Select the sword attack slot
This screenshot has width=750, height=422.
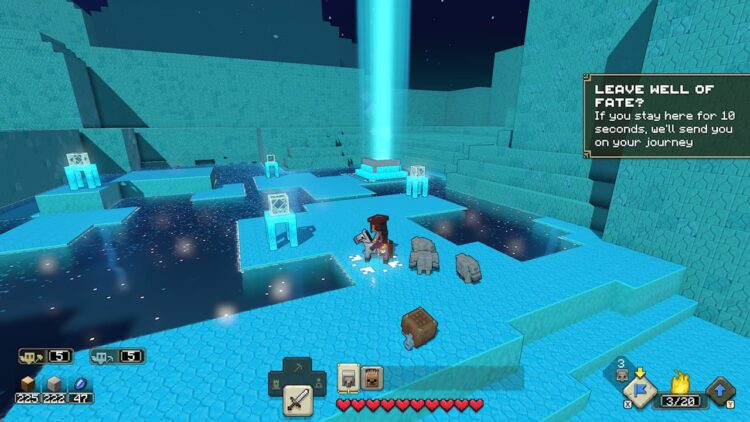point(297,402)
